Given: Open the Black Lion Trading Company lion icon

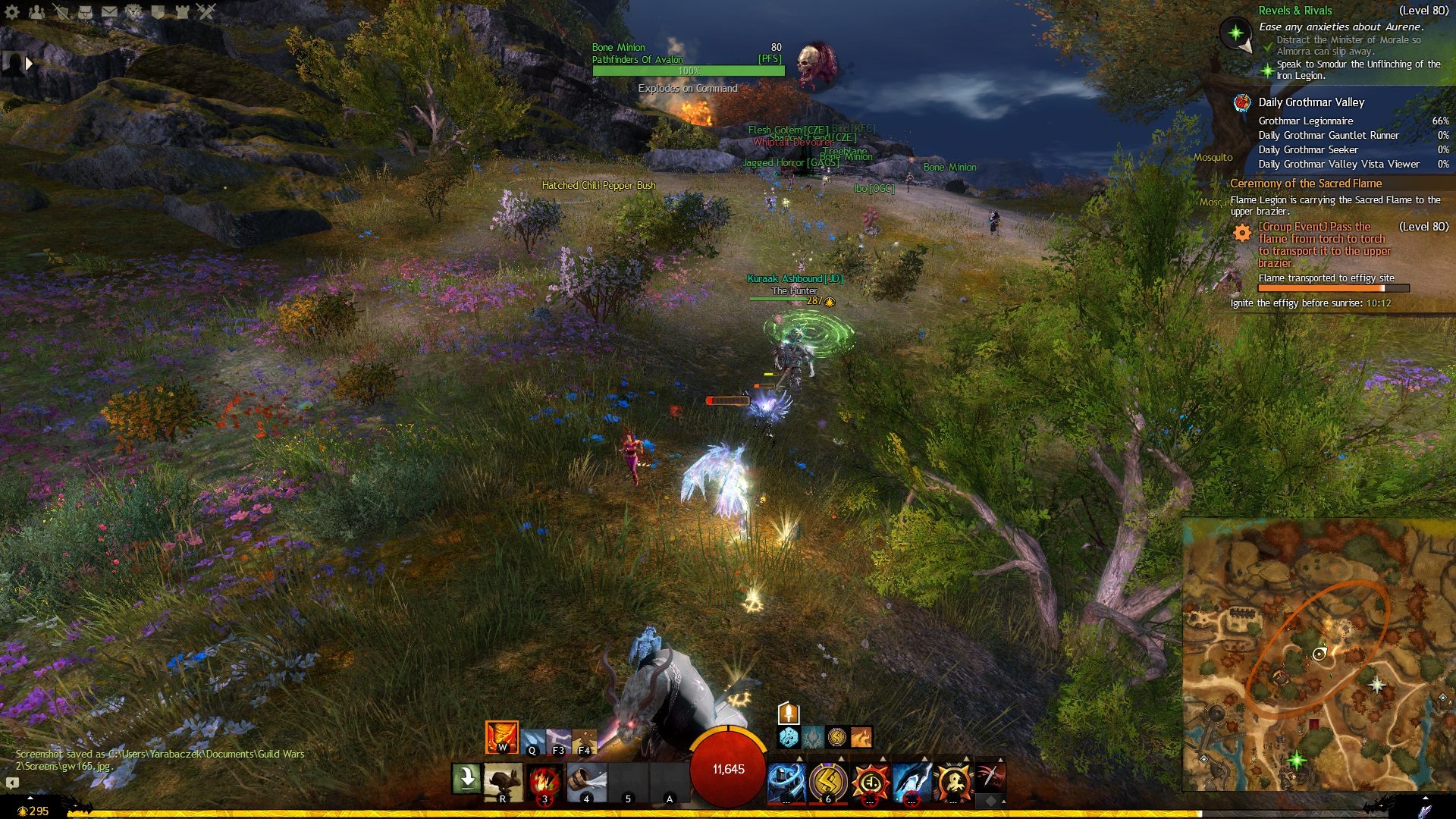Looking at the screenshot, I should (x=133, y=11).
